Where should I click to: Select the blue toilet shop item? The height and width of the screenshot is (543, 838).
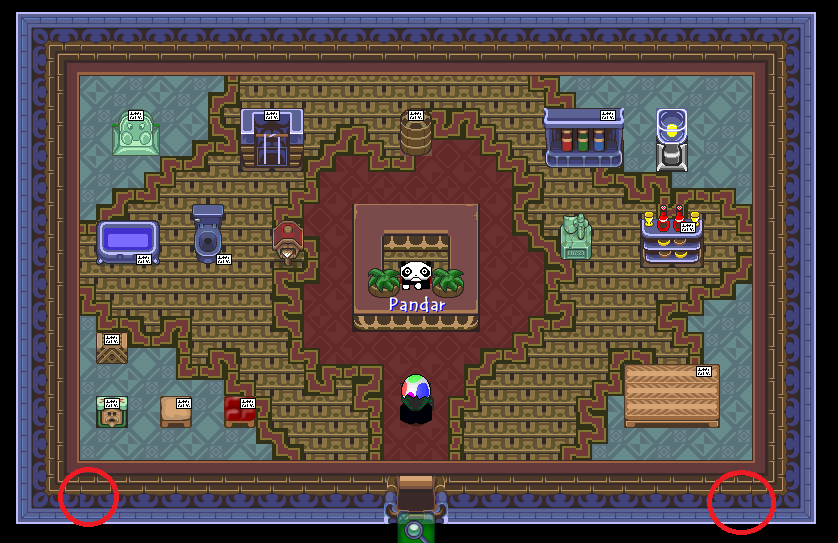(208, 236)
